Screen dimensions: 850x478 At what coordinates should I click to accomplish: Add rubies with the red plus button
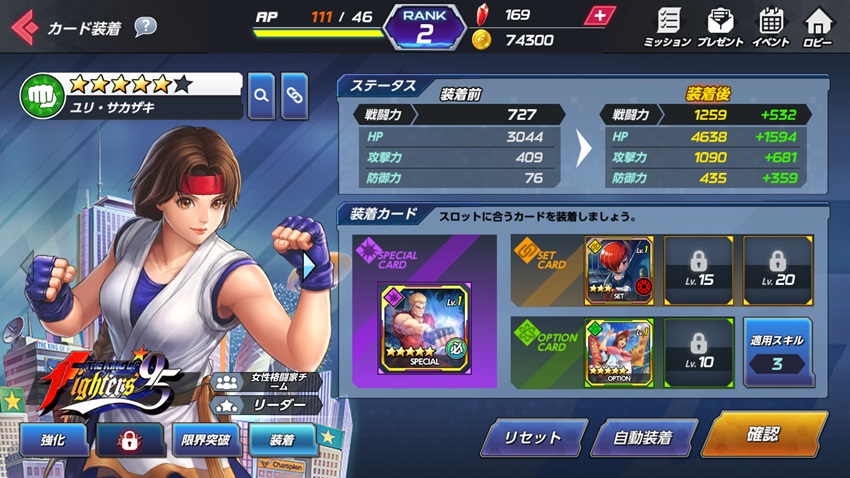coord(599,16)
